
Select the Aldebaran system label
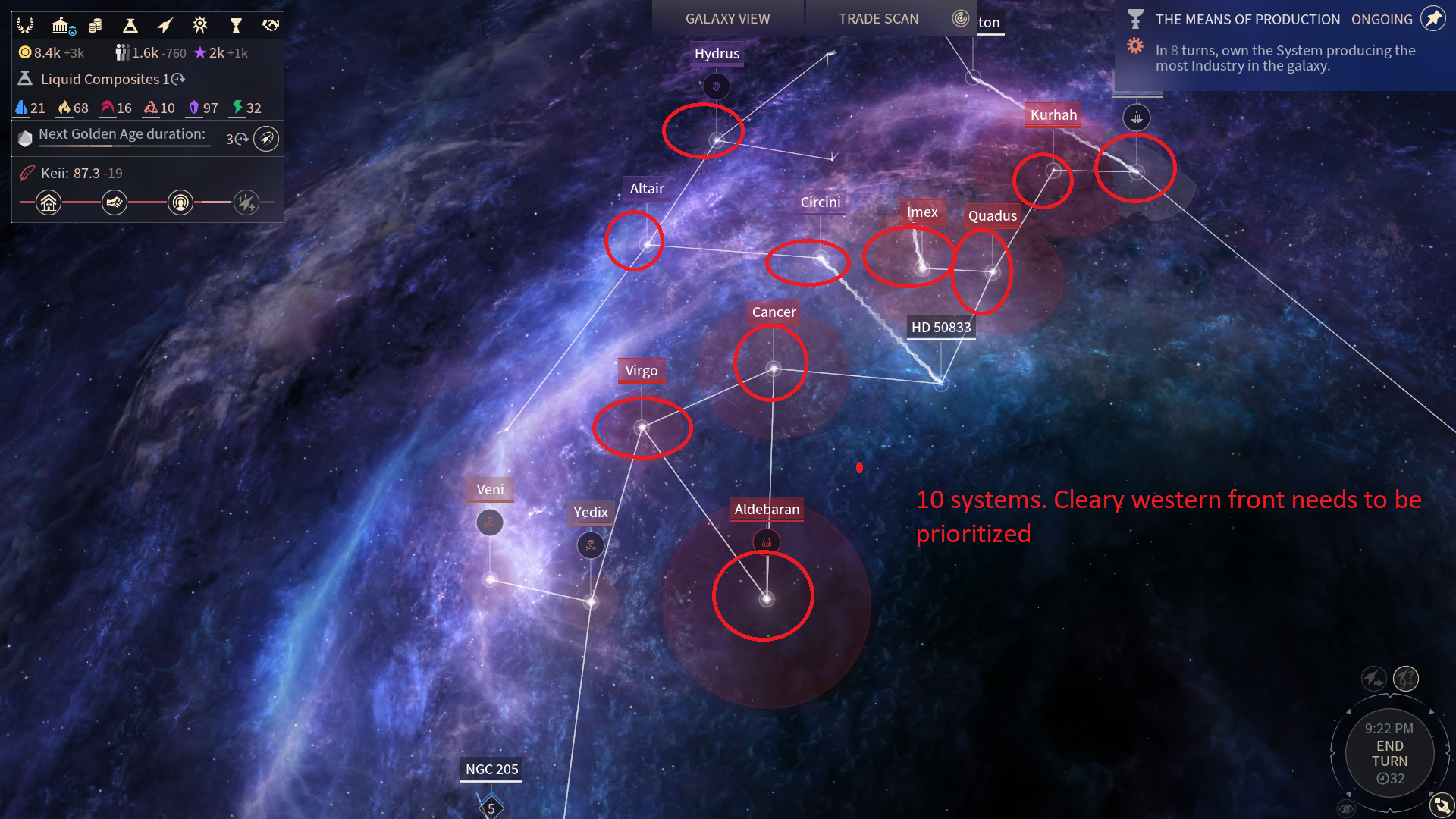coord(766,510)
